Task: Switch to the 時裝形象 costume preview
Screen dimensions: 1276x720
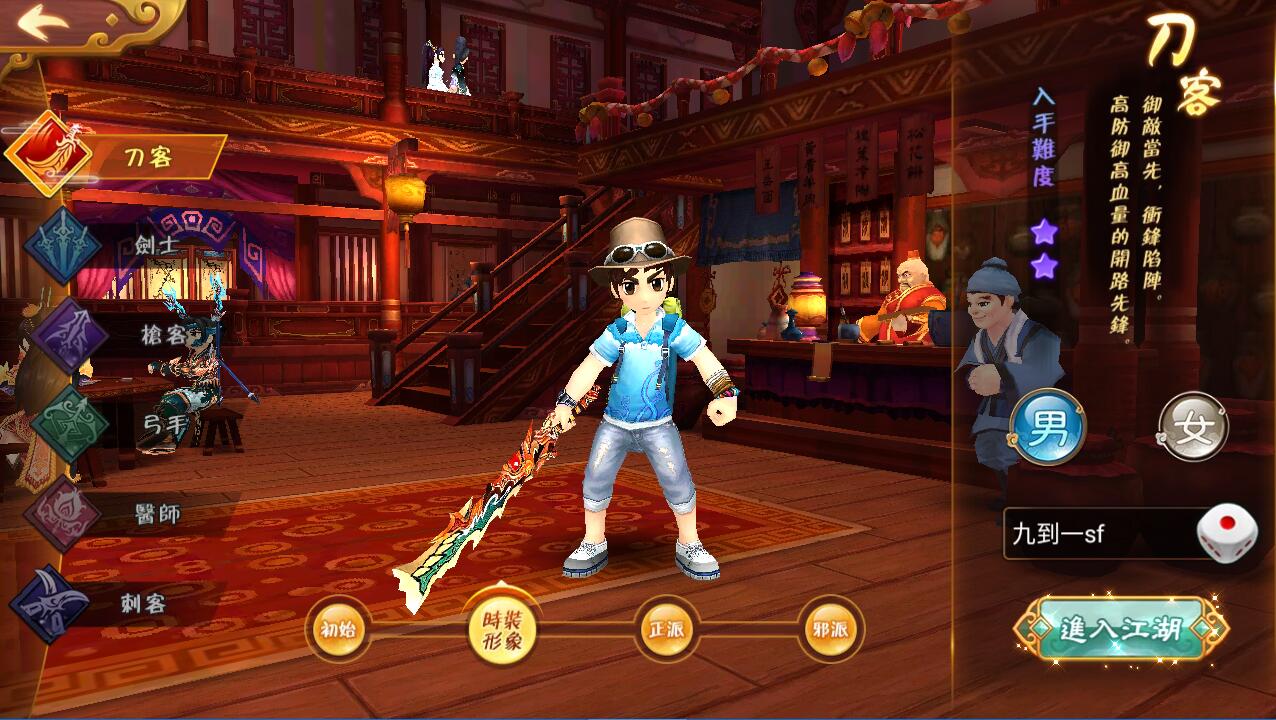Action: pyautogui.click(x=501, y=630)
